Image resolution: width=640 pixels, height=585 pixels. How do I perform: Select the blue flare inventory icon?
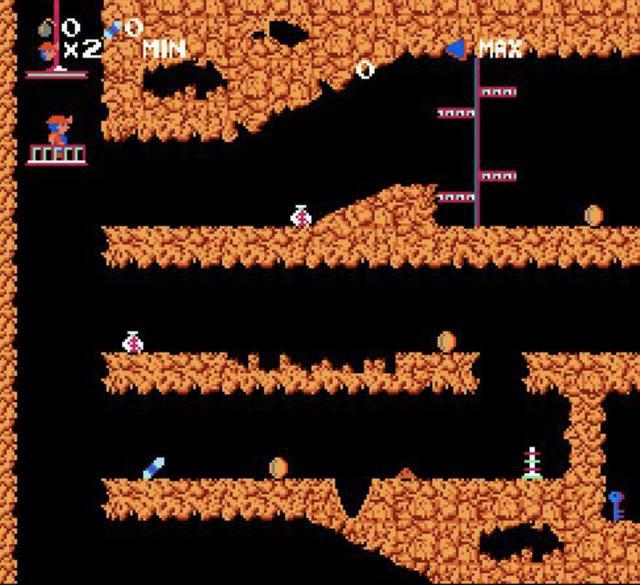coord(113,29)
